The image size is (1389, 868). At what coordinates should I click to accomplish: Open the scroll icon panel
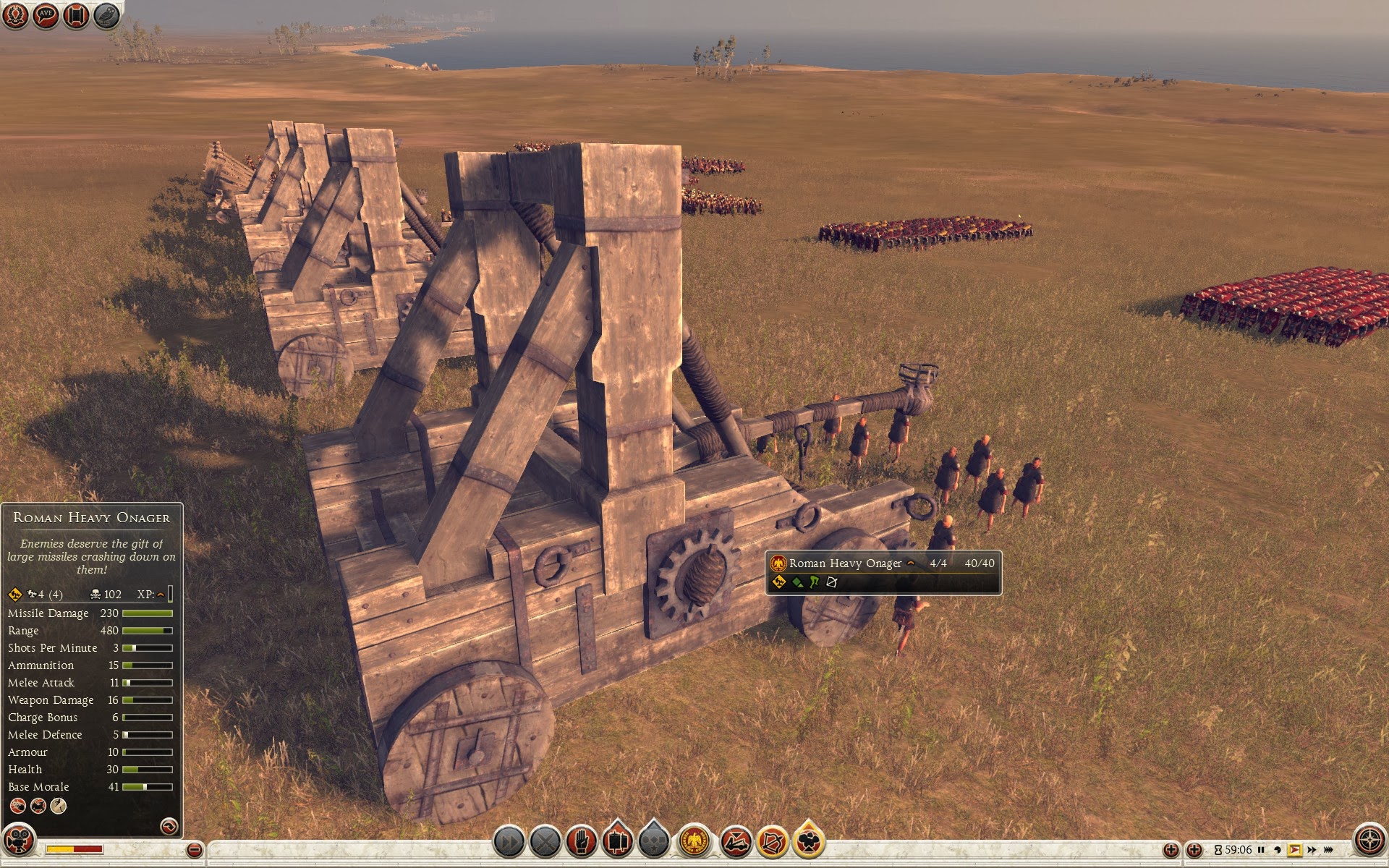[76, 15]
